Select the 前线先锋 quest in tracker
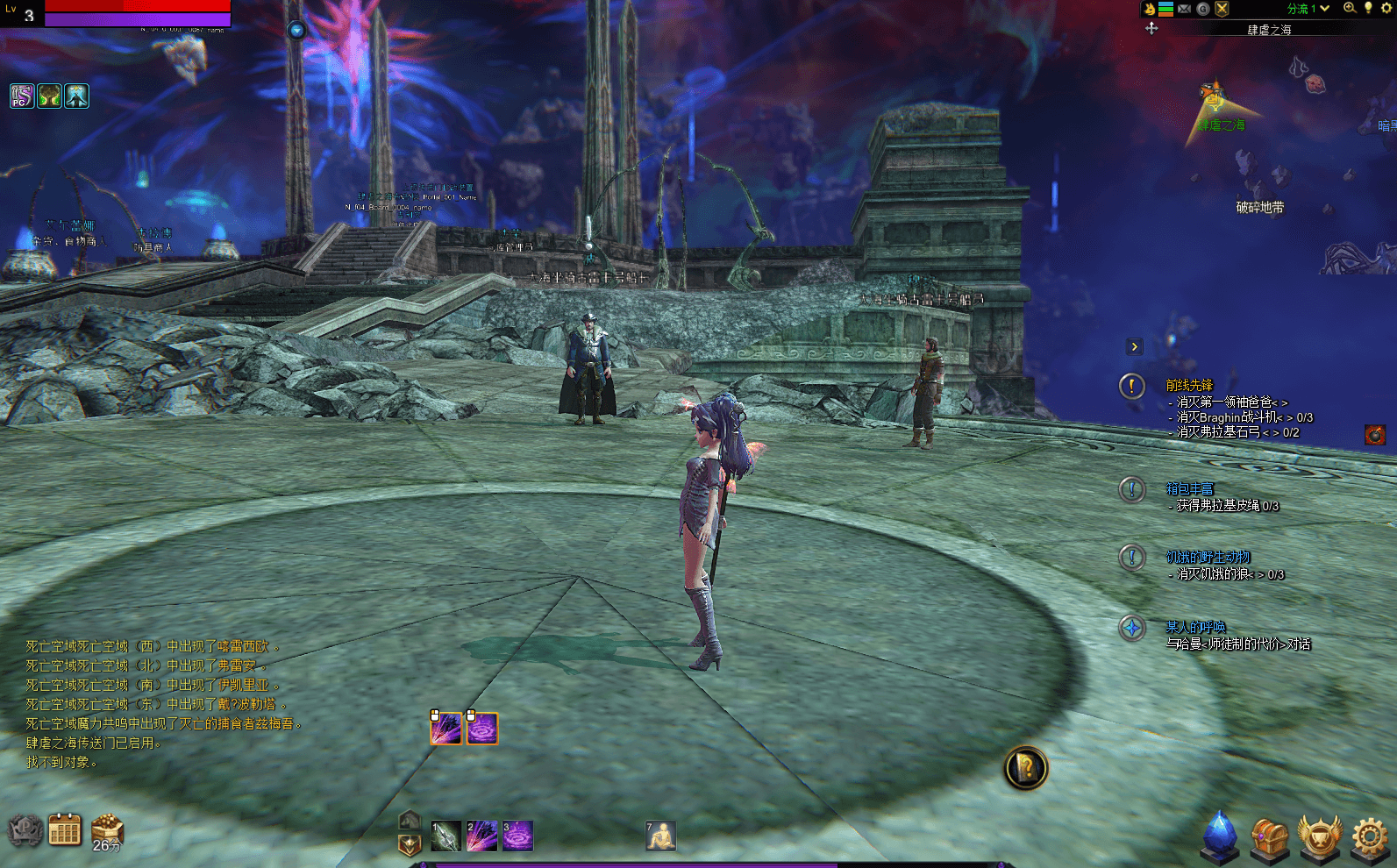The height and width of the screenshot is (868, 1397). pyautogui.click(x=1189, y=385)
